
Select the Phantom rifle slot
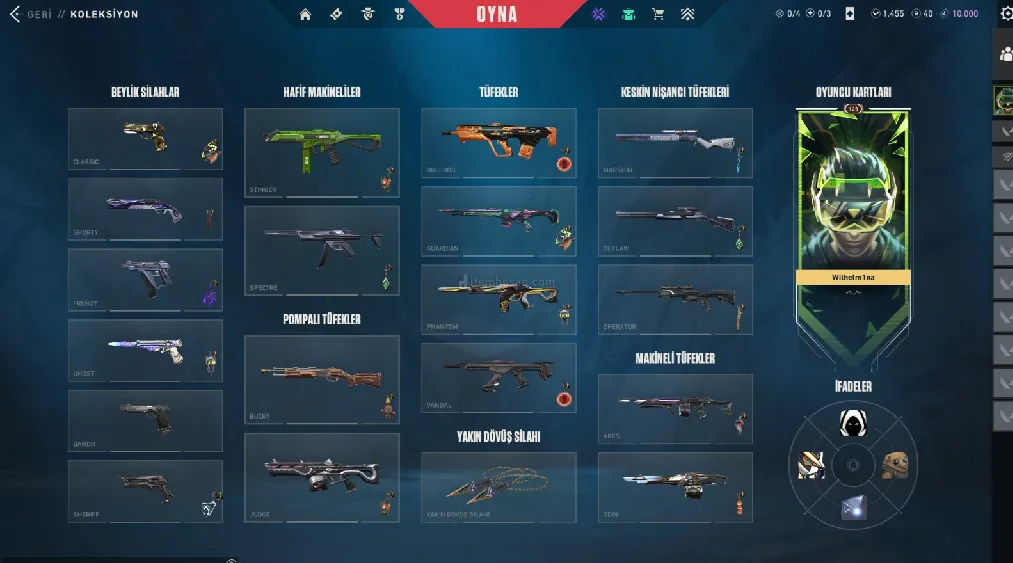498,299
